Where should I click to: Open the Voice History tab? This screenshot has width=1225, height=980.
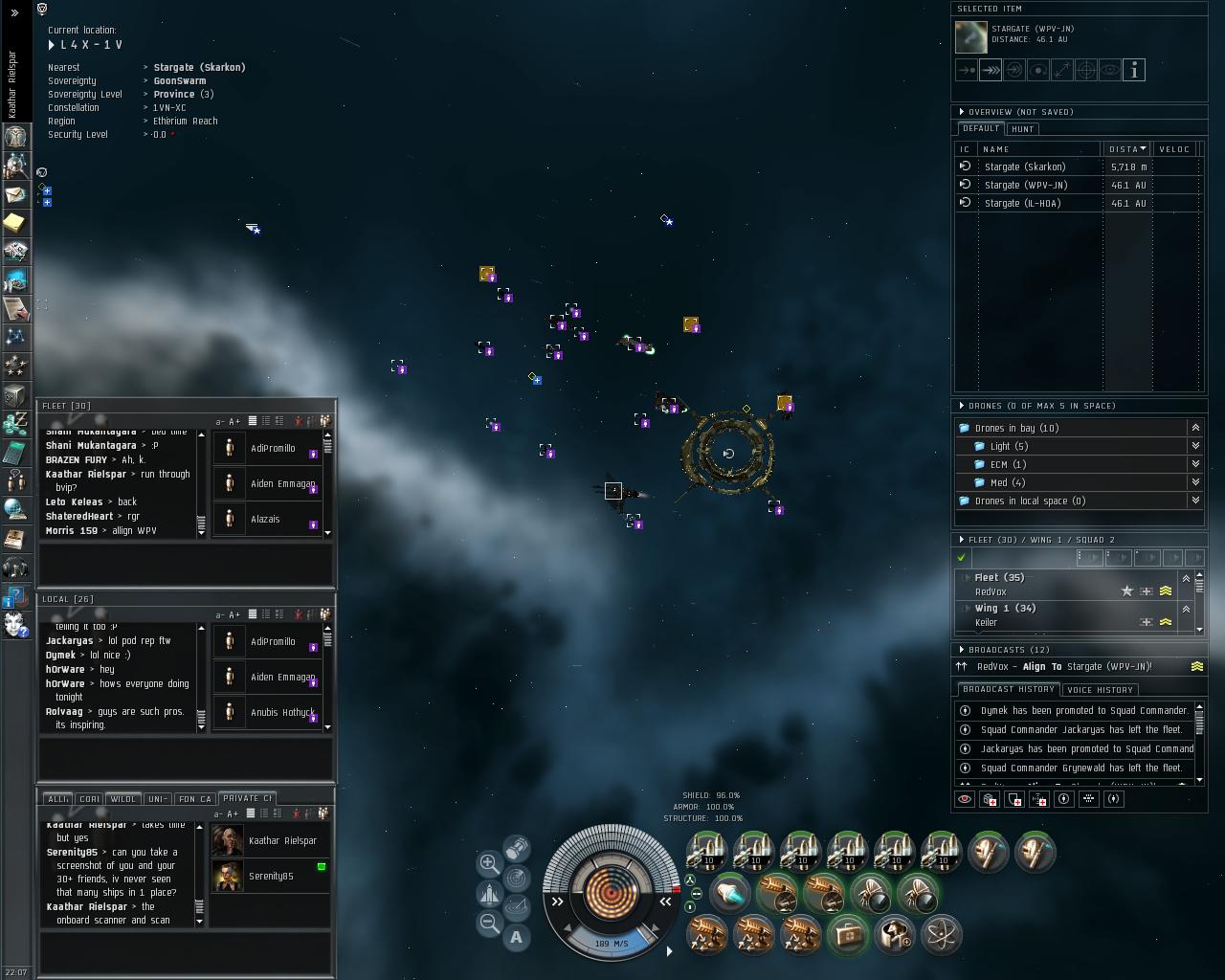click(1100, 690)
